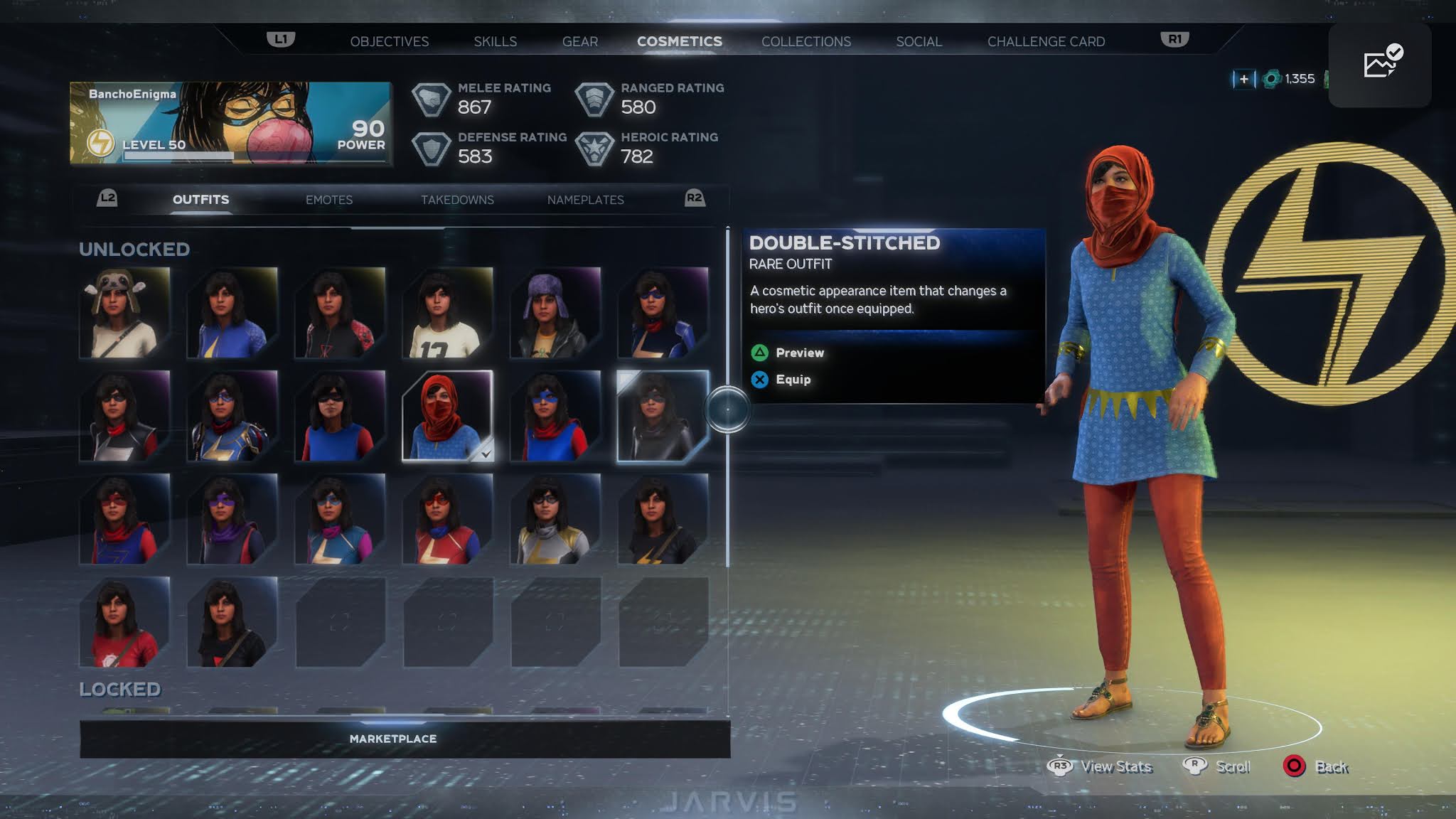Select the Outfits category
This screenshot has width=1456, height=819.
point(200,200)
